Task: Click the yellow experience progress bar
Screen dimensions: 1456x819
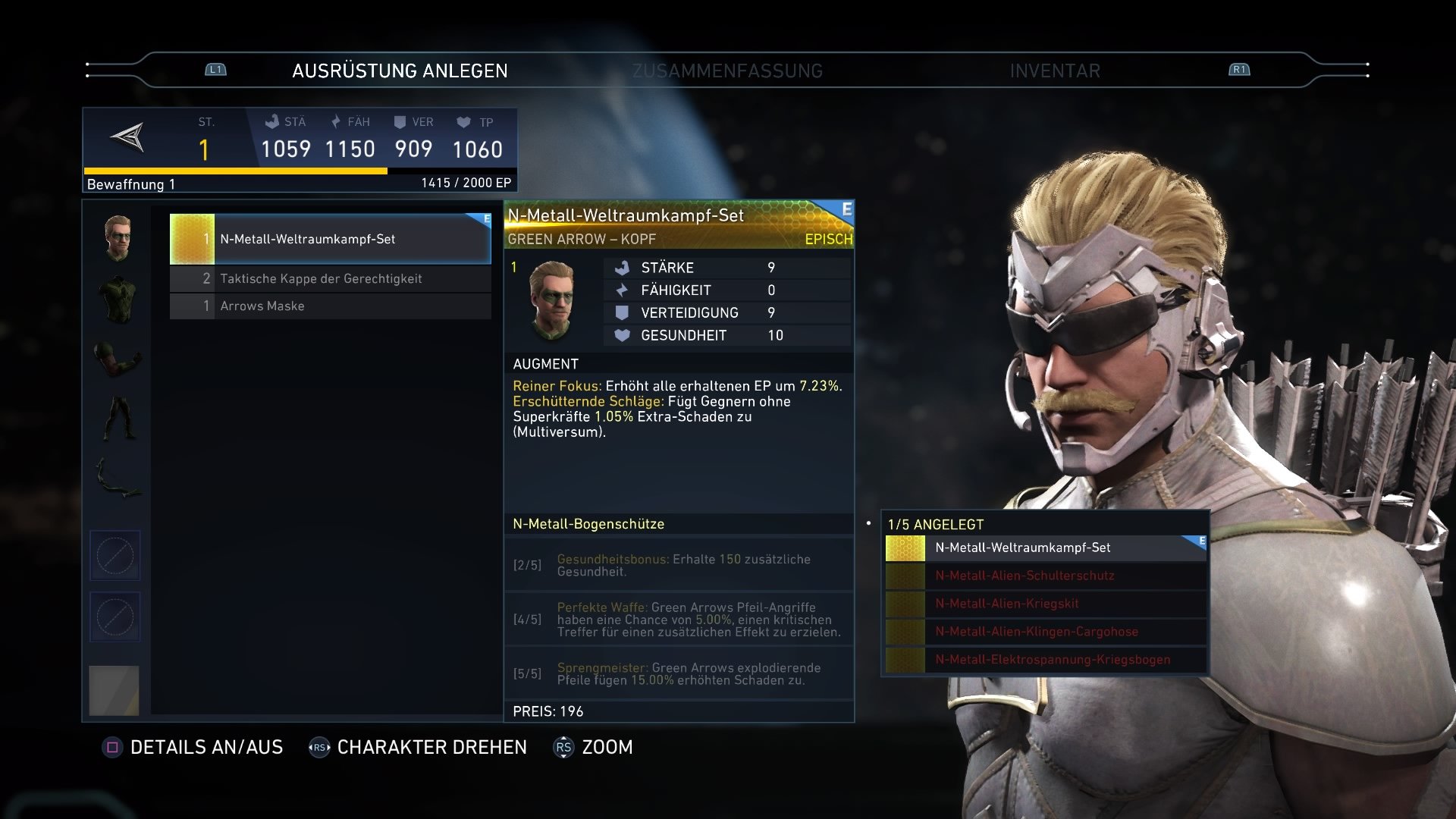Action: (x=234, y=171)
